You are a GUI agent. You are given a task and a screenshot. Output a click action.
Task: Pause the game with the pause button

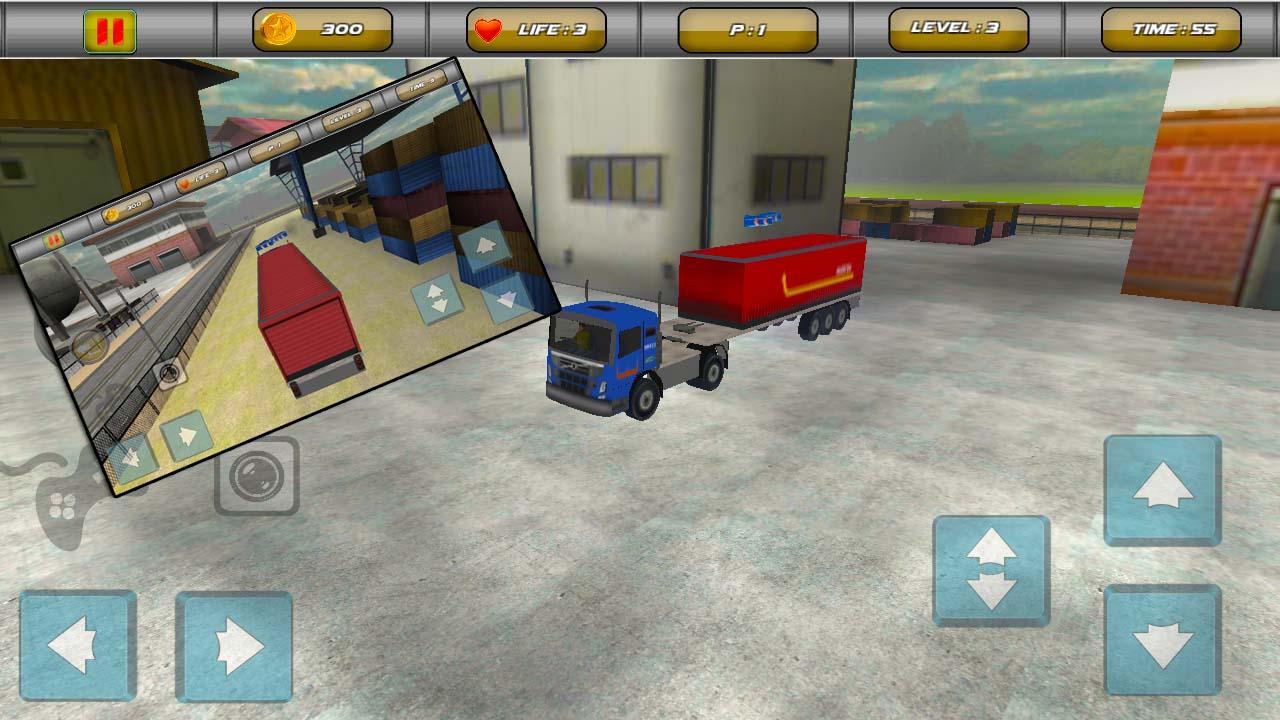point(110,26)
